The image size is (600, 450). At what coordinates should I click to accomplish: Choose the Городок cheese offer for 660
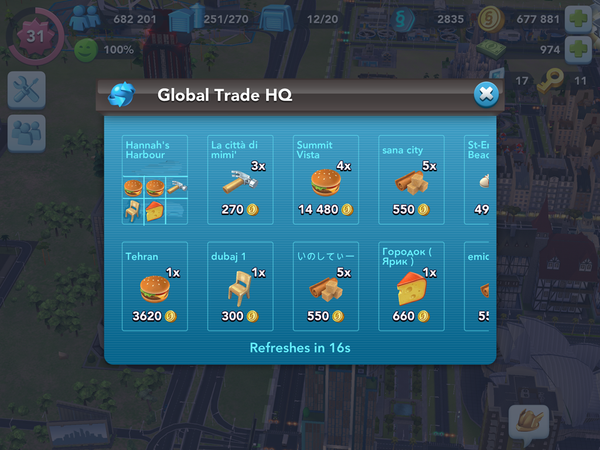[410, 285]
